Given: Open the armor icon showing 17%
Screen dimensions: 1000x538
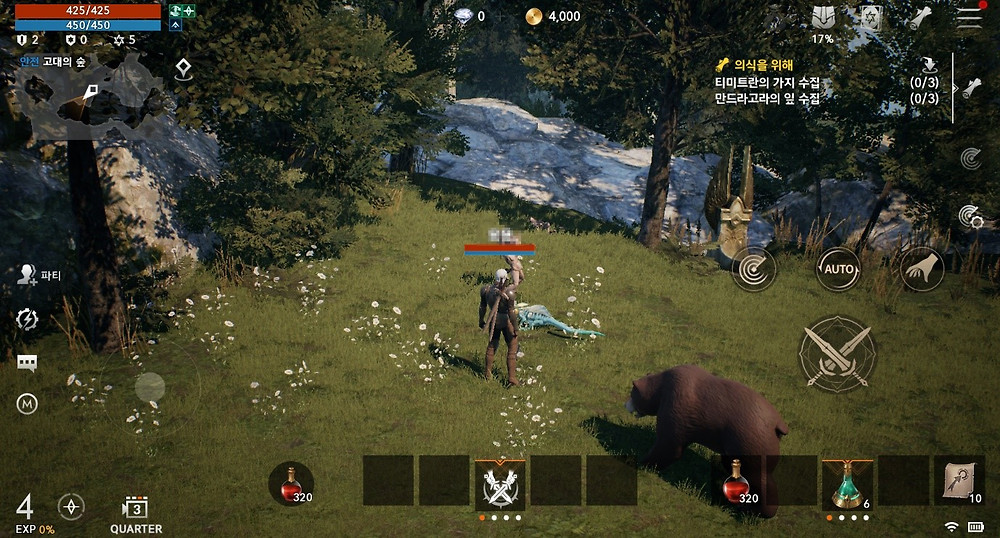Looking at the screenshot, I should click(822, 18).
